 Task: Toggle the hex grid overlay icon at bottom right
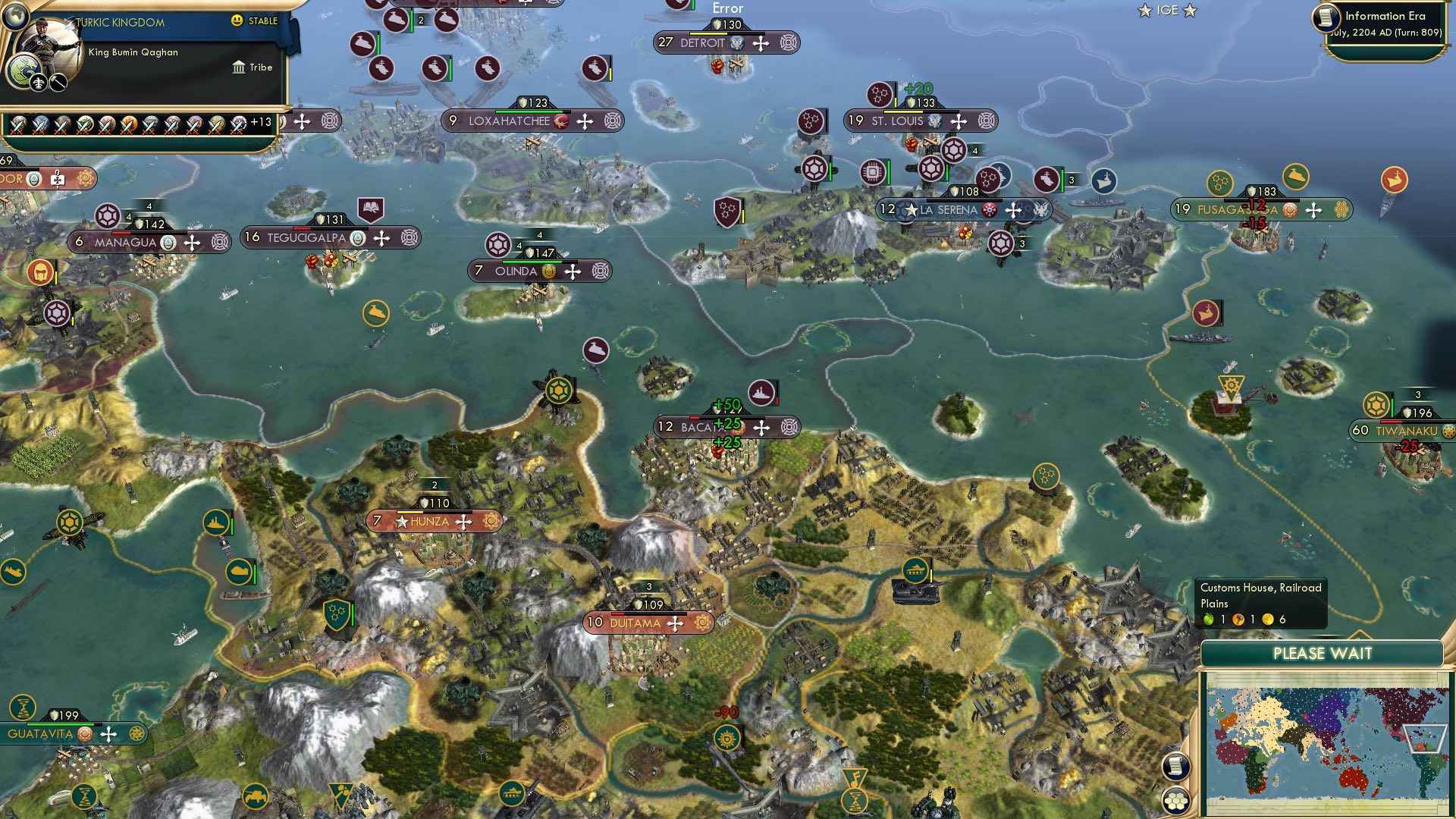point(1176,802)
